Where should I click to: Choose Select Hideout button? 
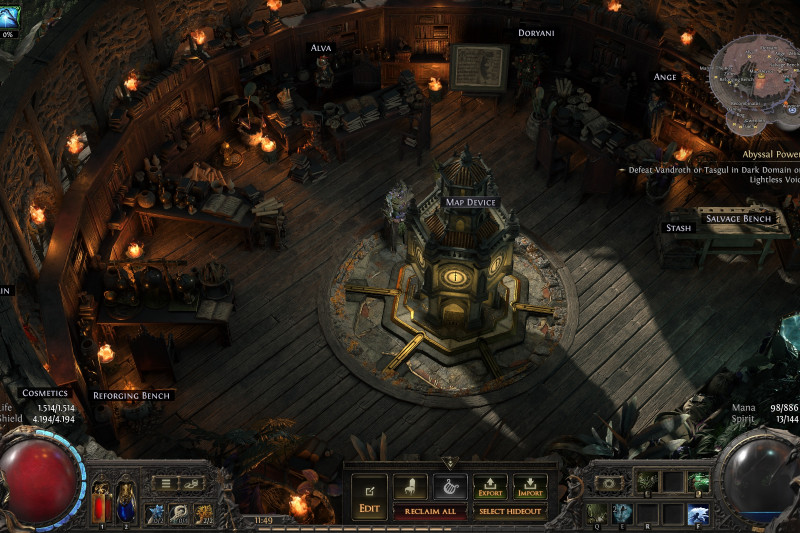(x=510, y=511)
